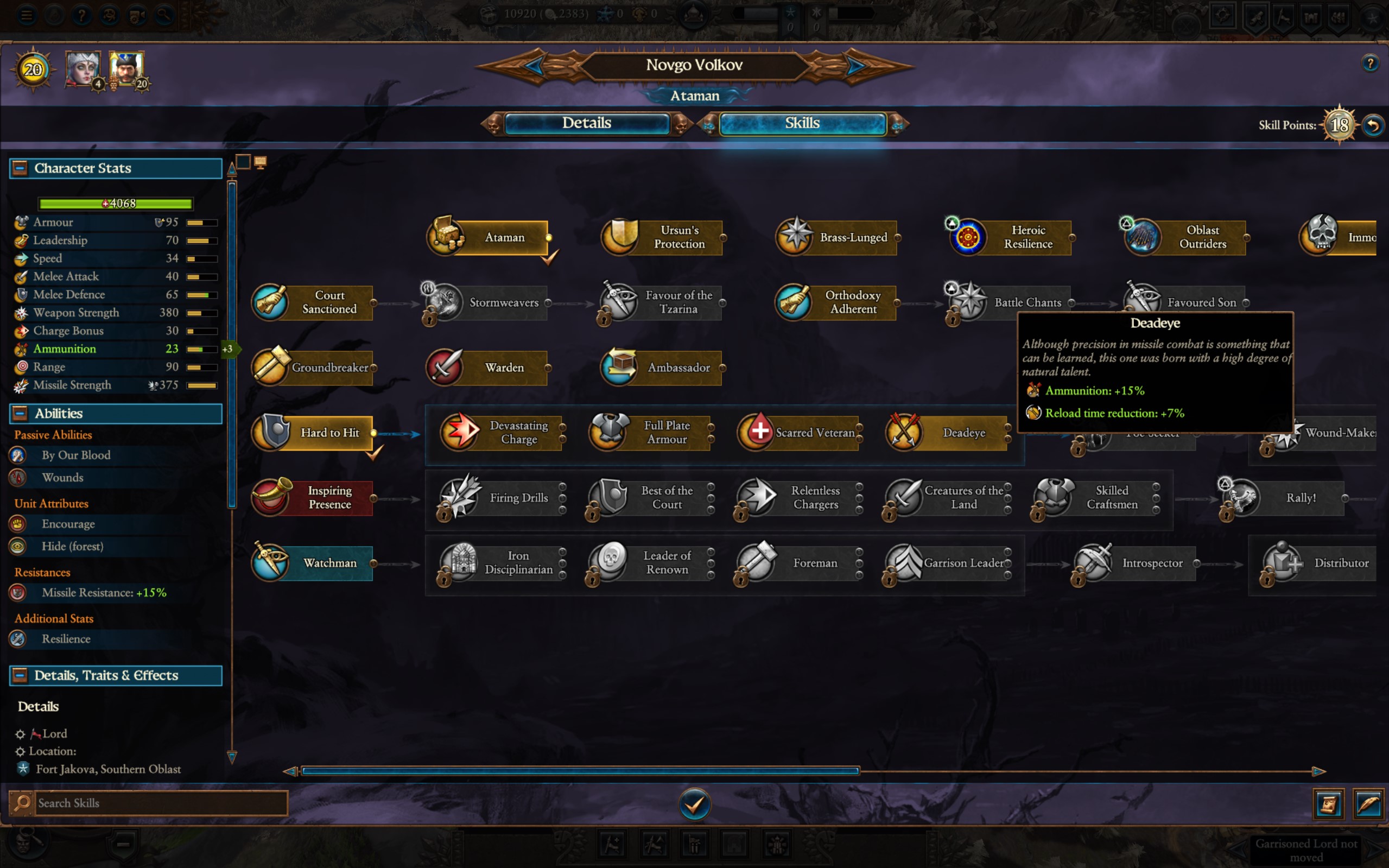
Task: Confirm skills with the green checkmark button
Action: tap(695, 804)
